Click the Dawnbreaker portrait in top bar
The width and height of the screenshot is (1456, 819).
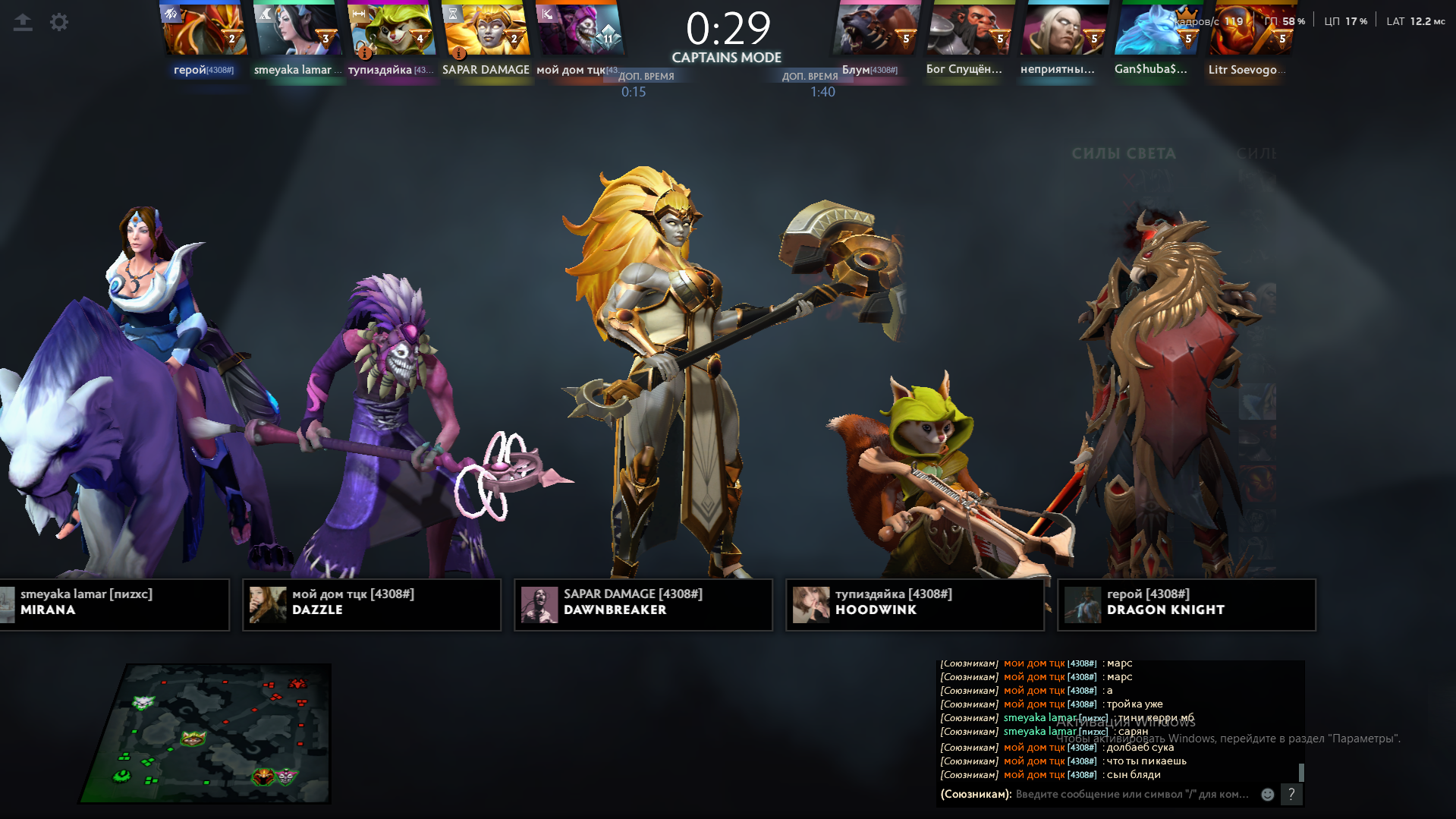coord(486,30)
